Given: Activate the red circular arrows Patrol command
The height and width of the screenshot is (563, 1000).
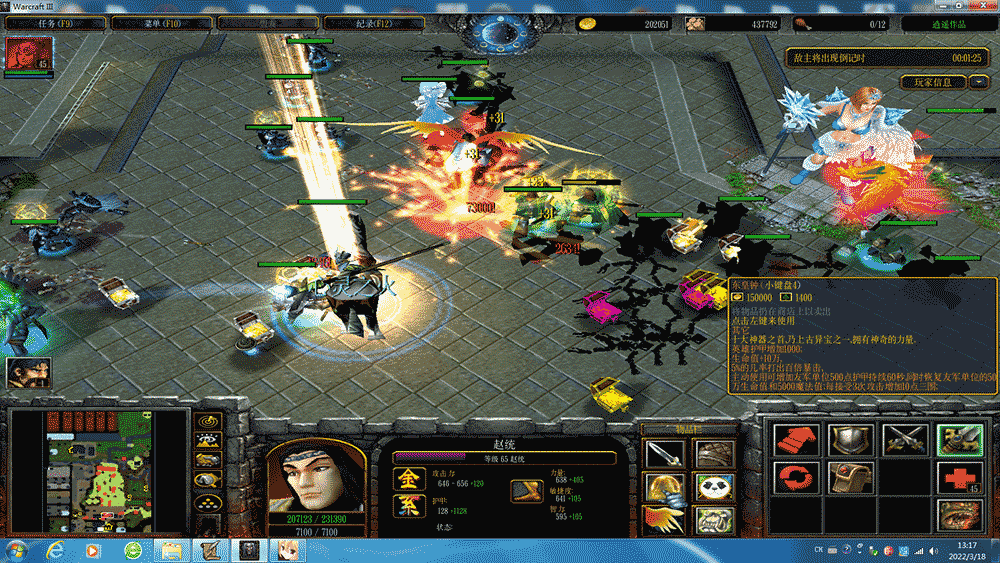Looking at the screenshot, I should (x=797, y=476).
